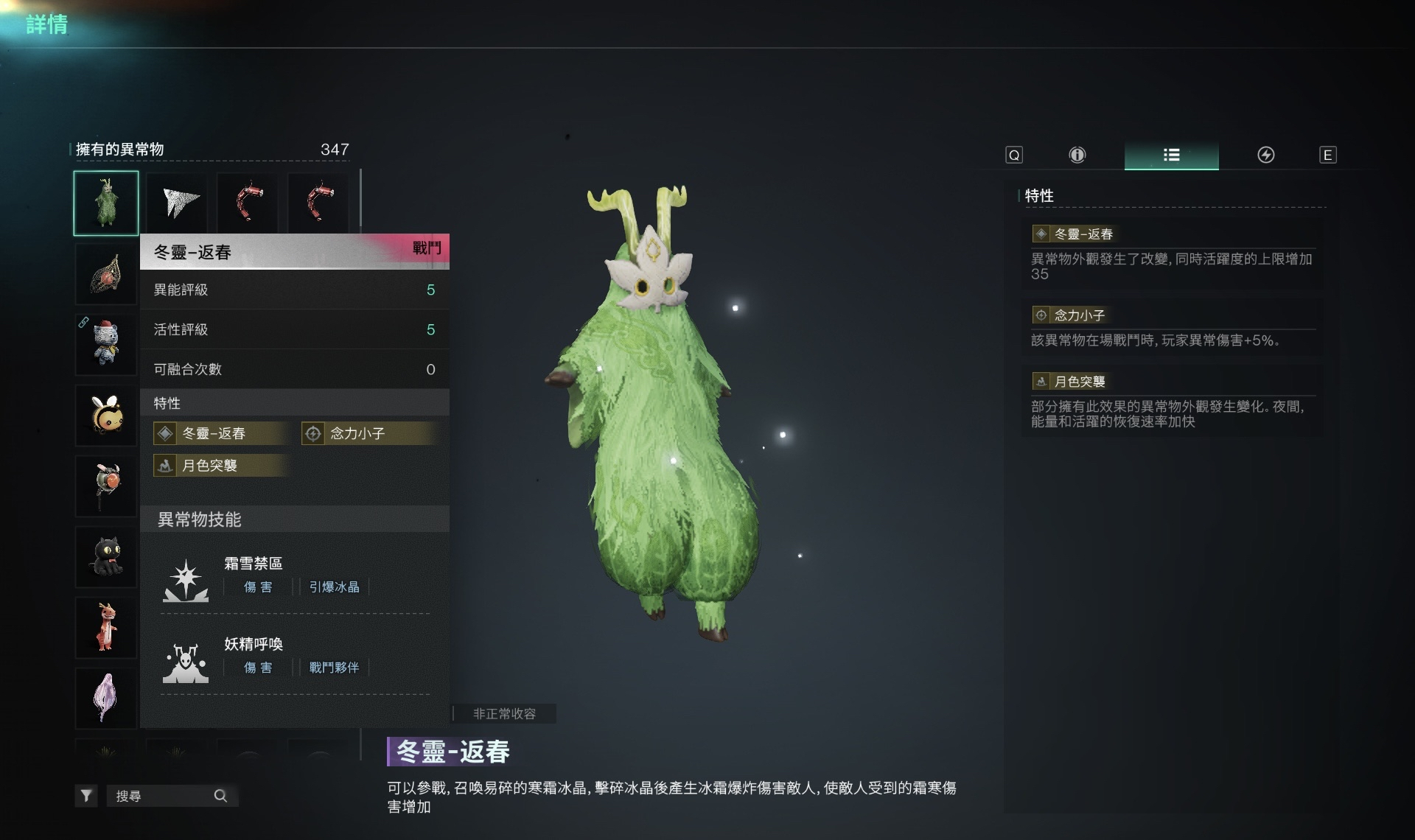Select the green Winter Spirit deviation slot
Screen dimensions: 1415x840
pyautogui.click(x=106, y=203)
